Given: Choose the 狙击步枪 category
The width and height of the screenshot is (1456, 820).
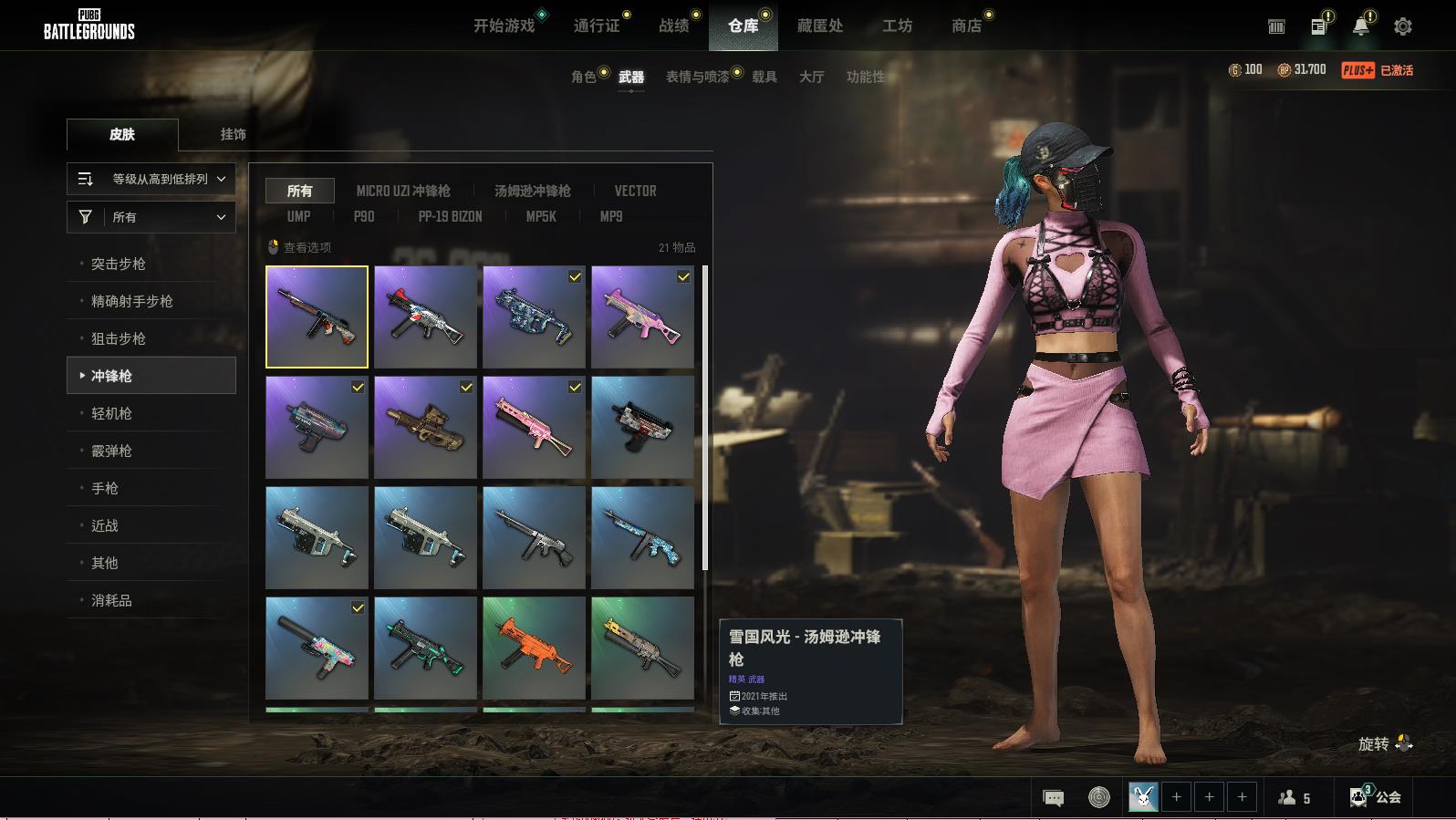Looking at the screenshot, I should tap(119, 338).
